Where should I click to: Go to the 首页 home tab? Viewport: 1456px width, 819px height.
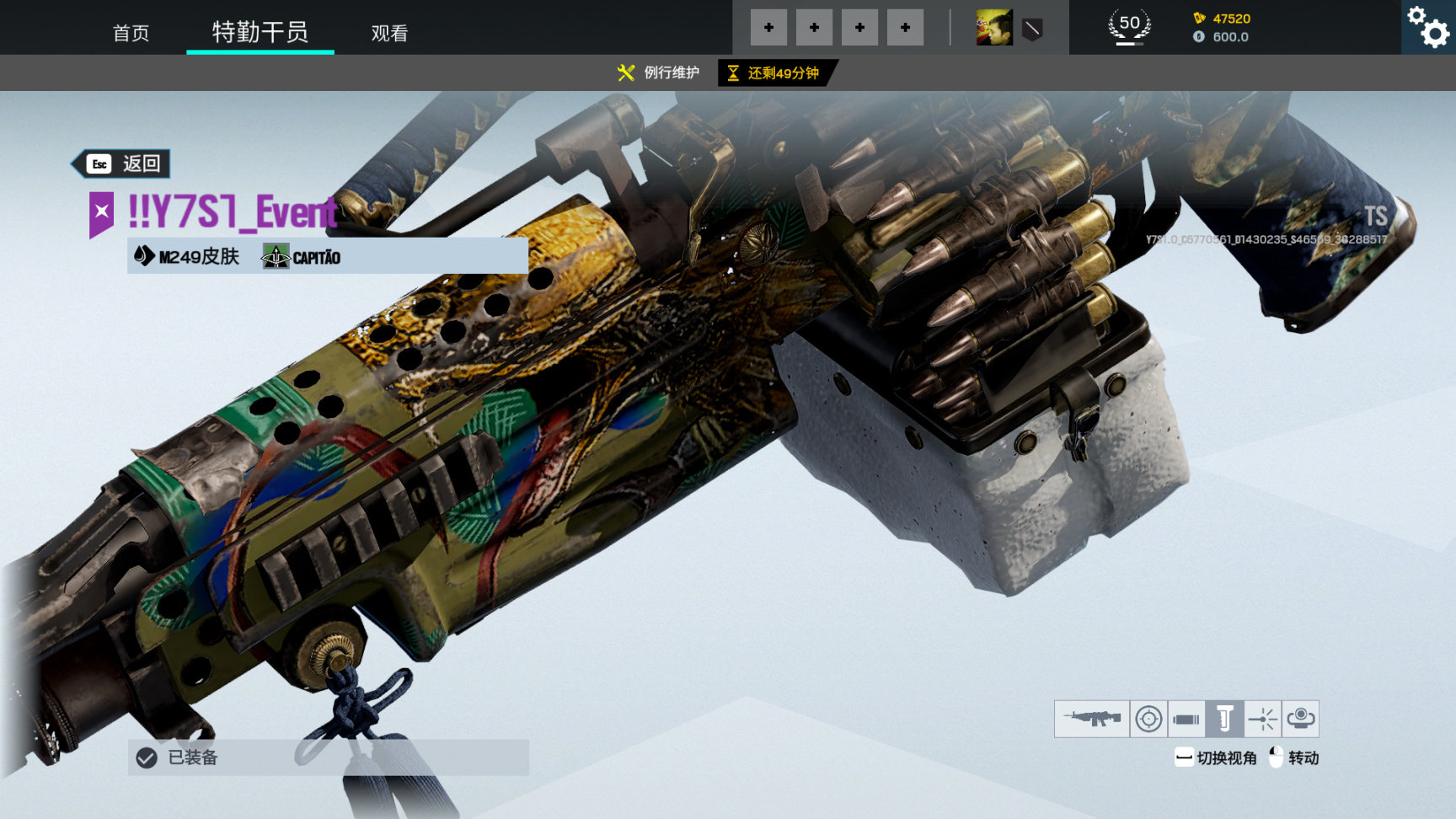[131, 33]
